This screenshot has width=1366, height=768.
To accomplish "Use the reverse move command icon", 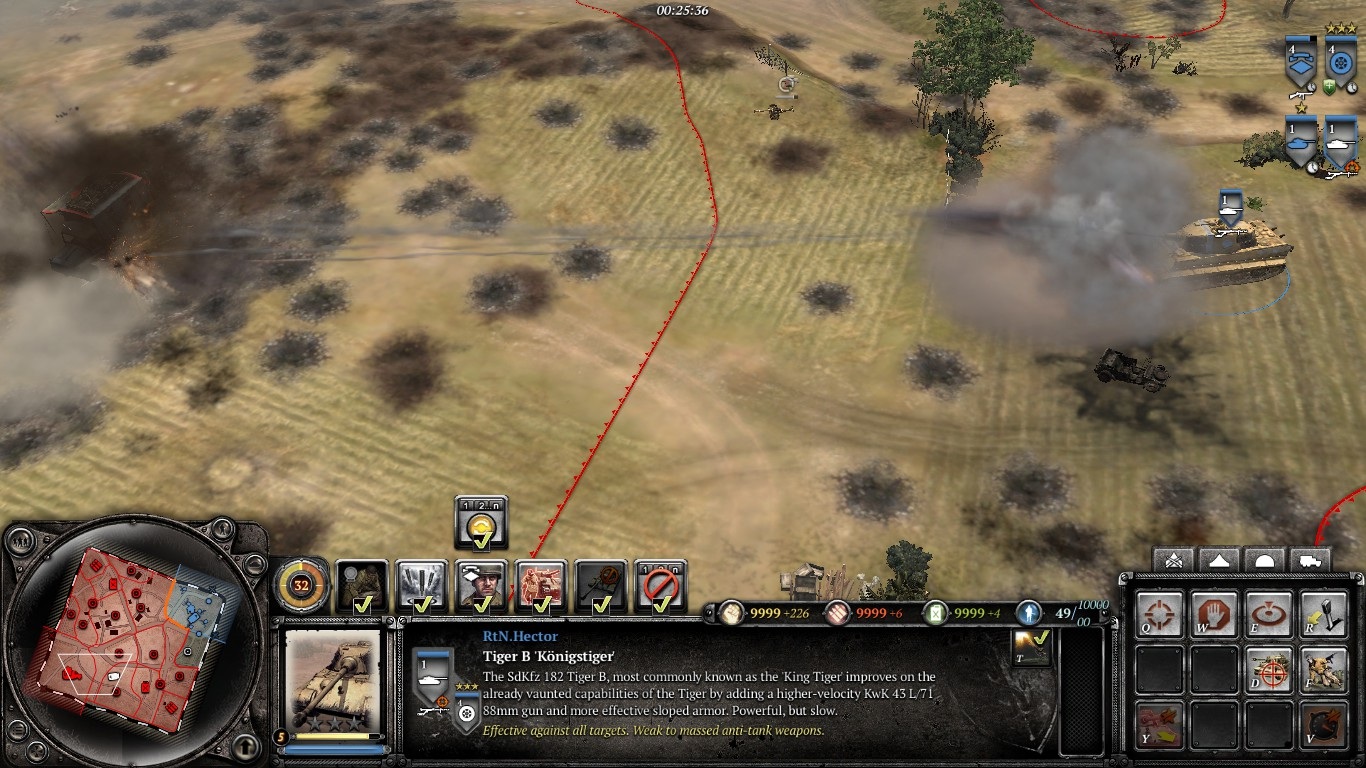I will tap(1322, 614).
